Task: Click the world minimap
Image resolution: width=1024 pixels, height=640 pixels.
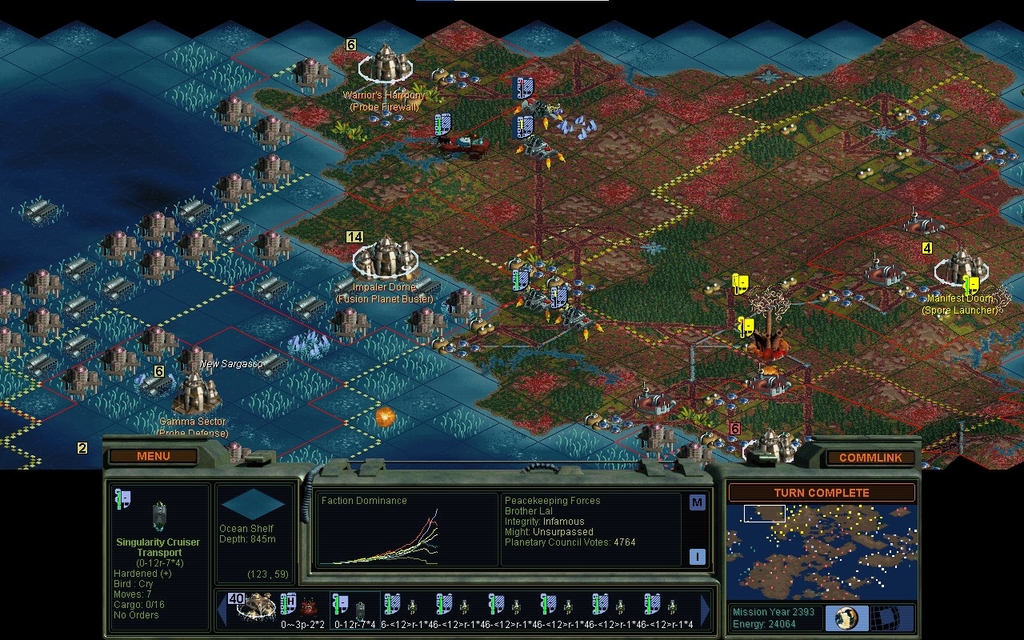Action: (821, 551)
